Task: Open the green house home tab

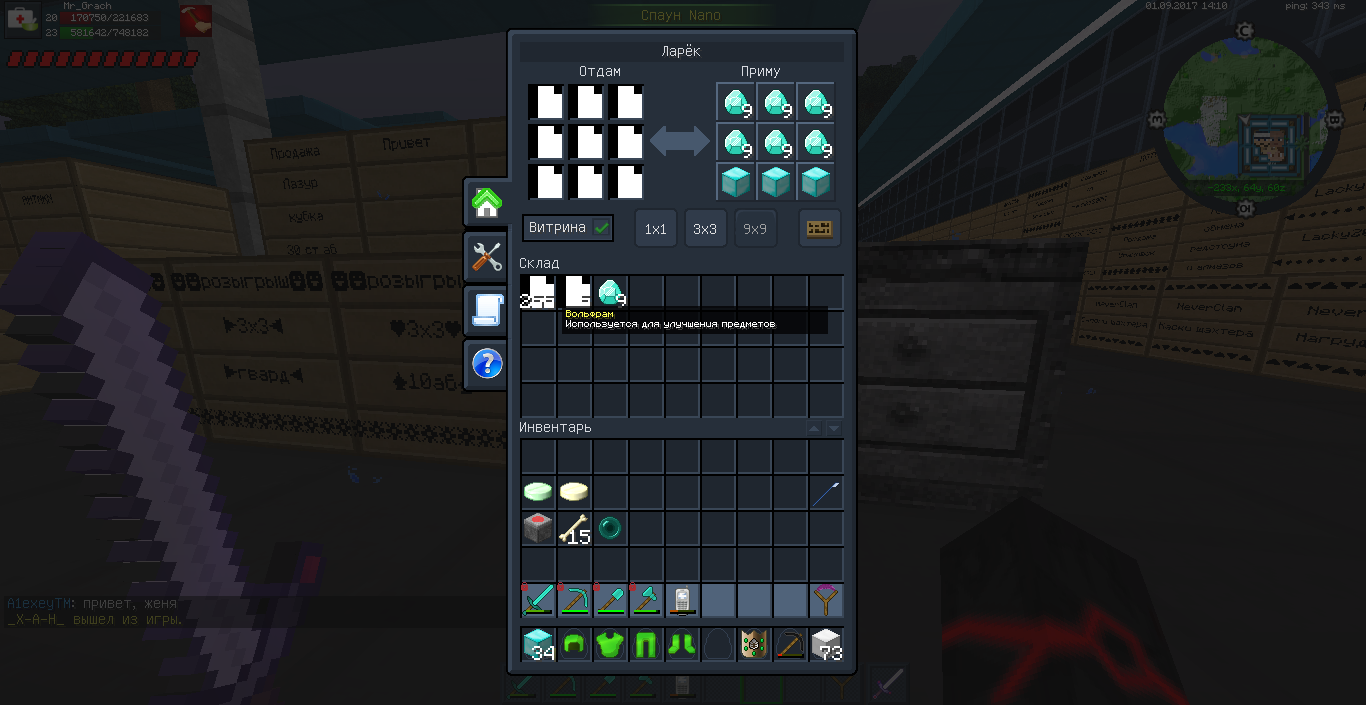Action: click(486, 203)
